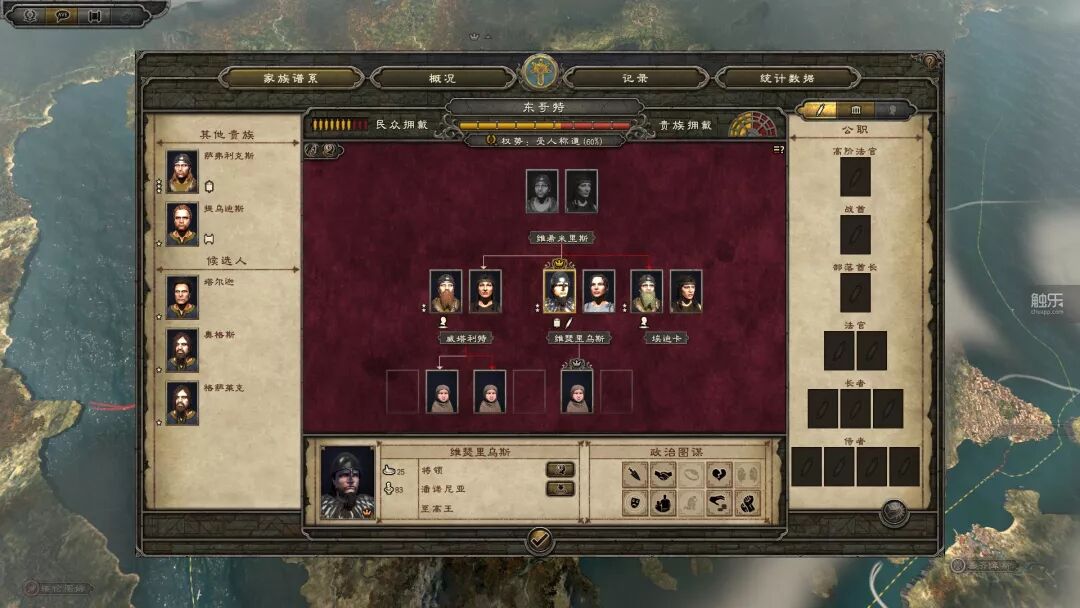The image size is (1080, 608).
Task: Select noble 提乌迪斯 portrait
Action: 182,224
